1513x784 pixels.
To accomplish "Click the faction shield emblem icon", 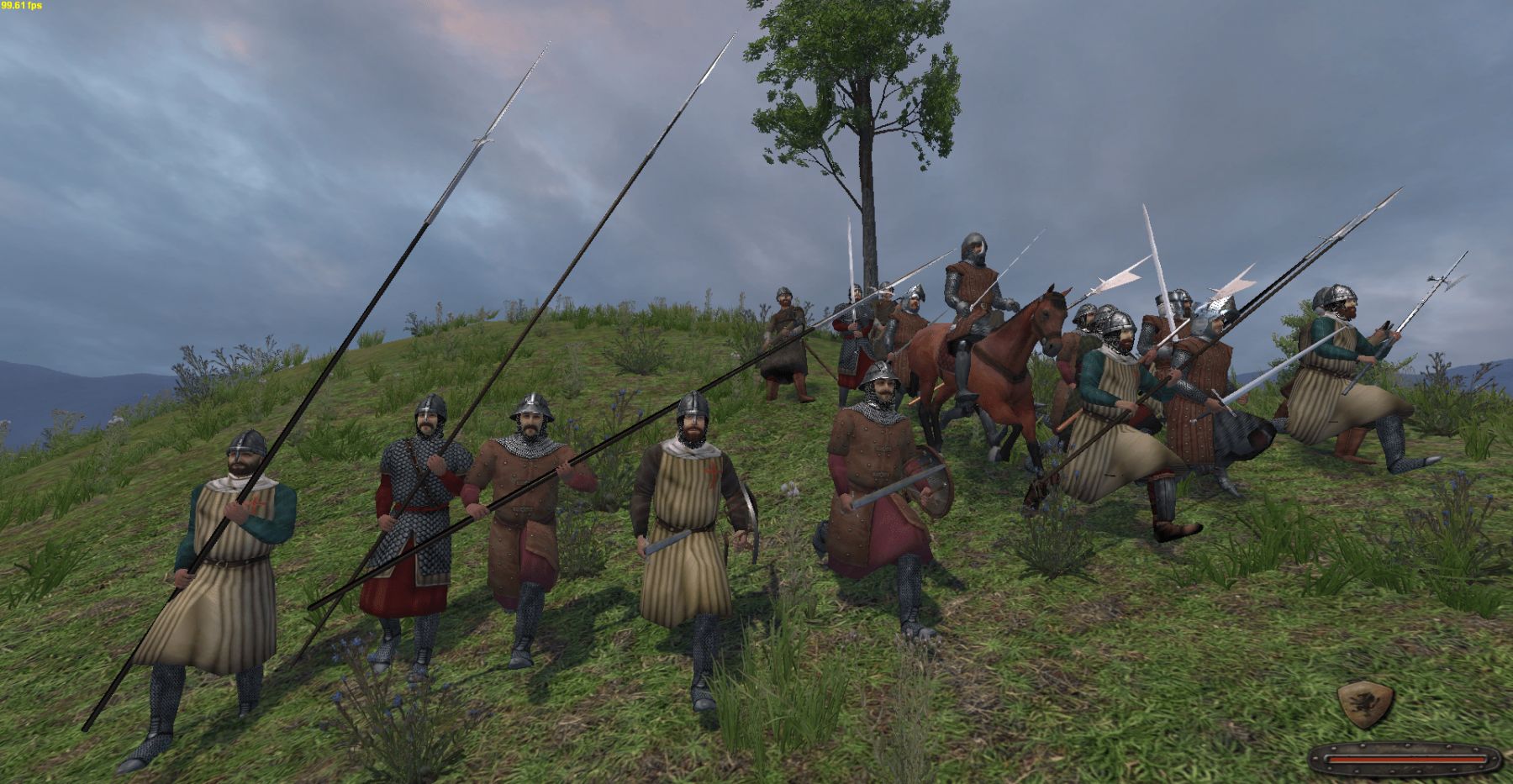I will coord(1365,704).
